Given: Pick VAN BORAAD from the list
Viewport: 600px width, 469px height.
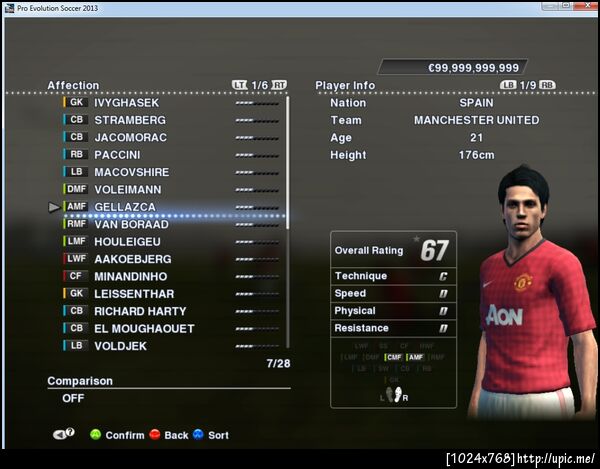Looking at the screenshot, I should click(131, 224).
